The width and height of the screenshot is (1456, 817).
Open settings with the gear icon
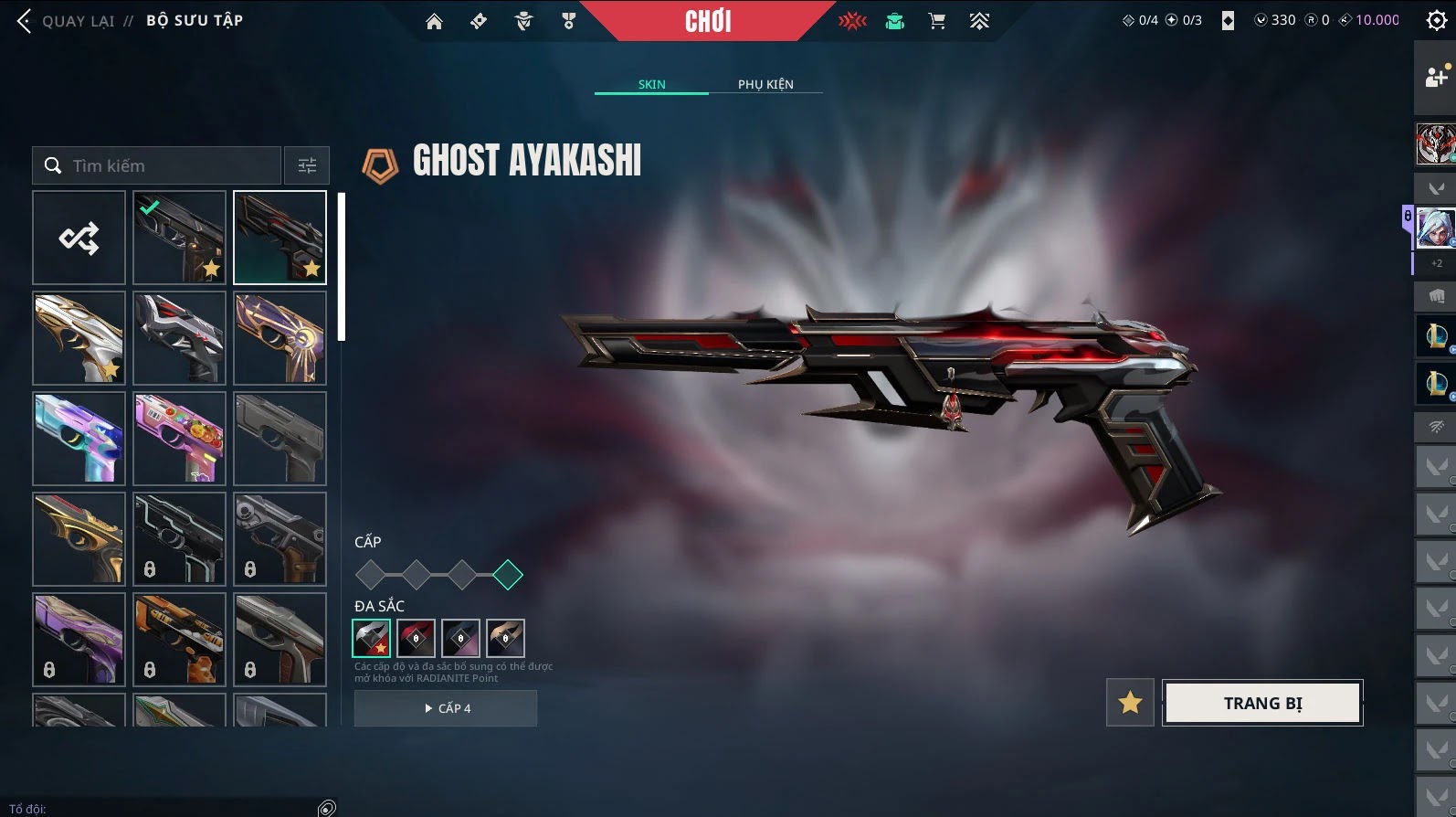(1436, 21)
